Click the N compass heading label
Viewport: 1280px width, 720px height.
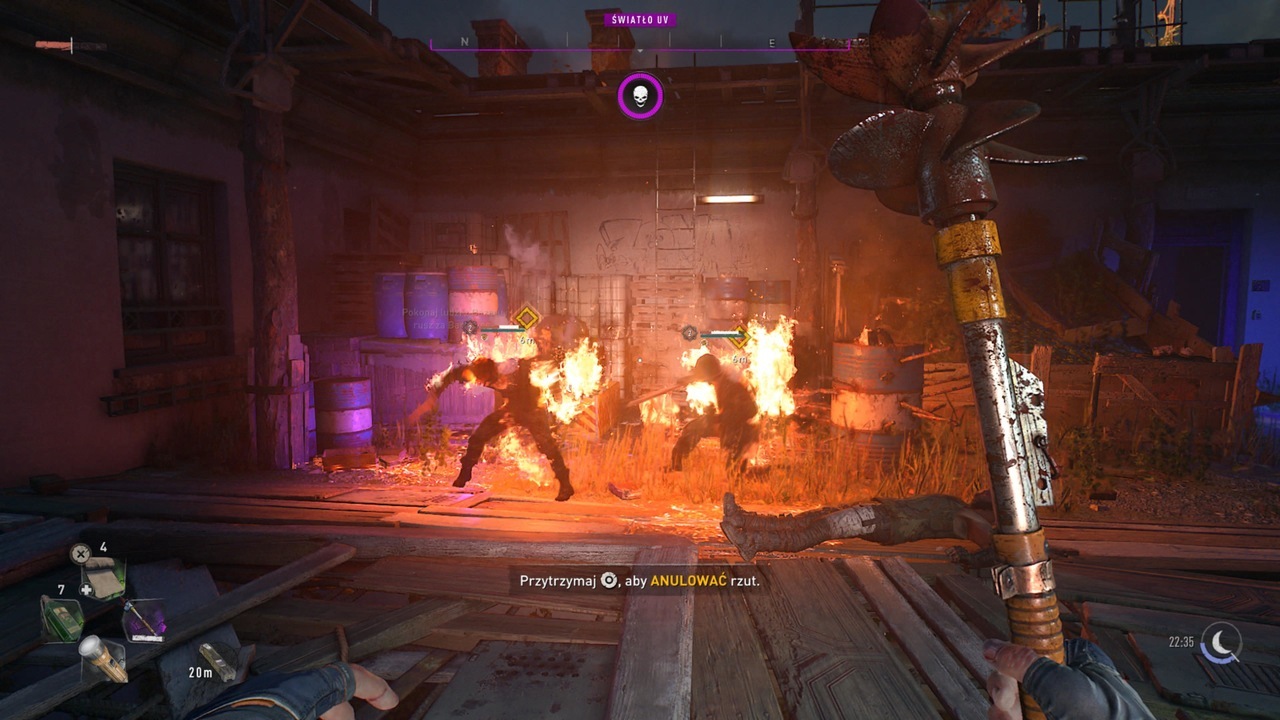(463, 42)
